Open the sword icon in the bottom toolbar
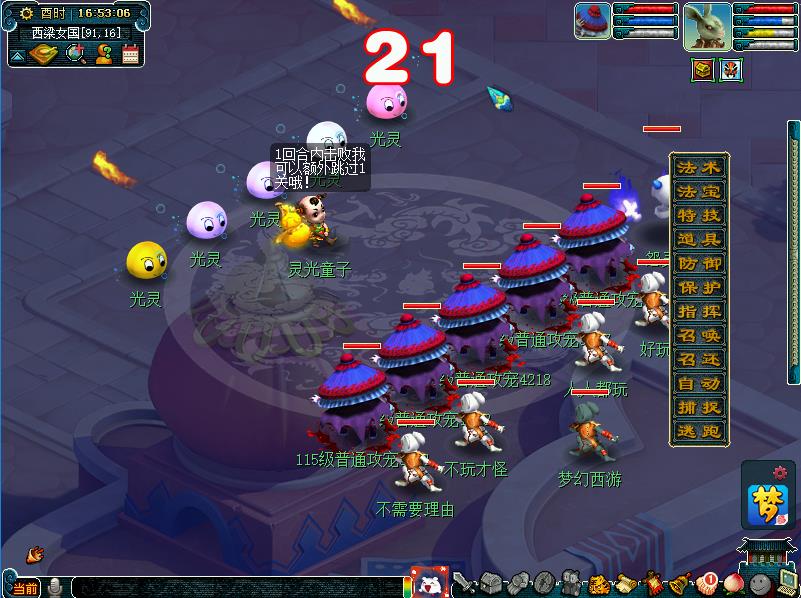Viewport: 801px width, 598px height. [462, 583]
